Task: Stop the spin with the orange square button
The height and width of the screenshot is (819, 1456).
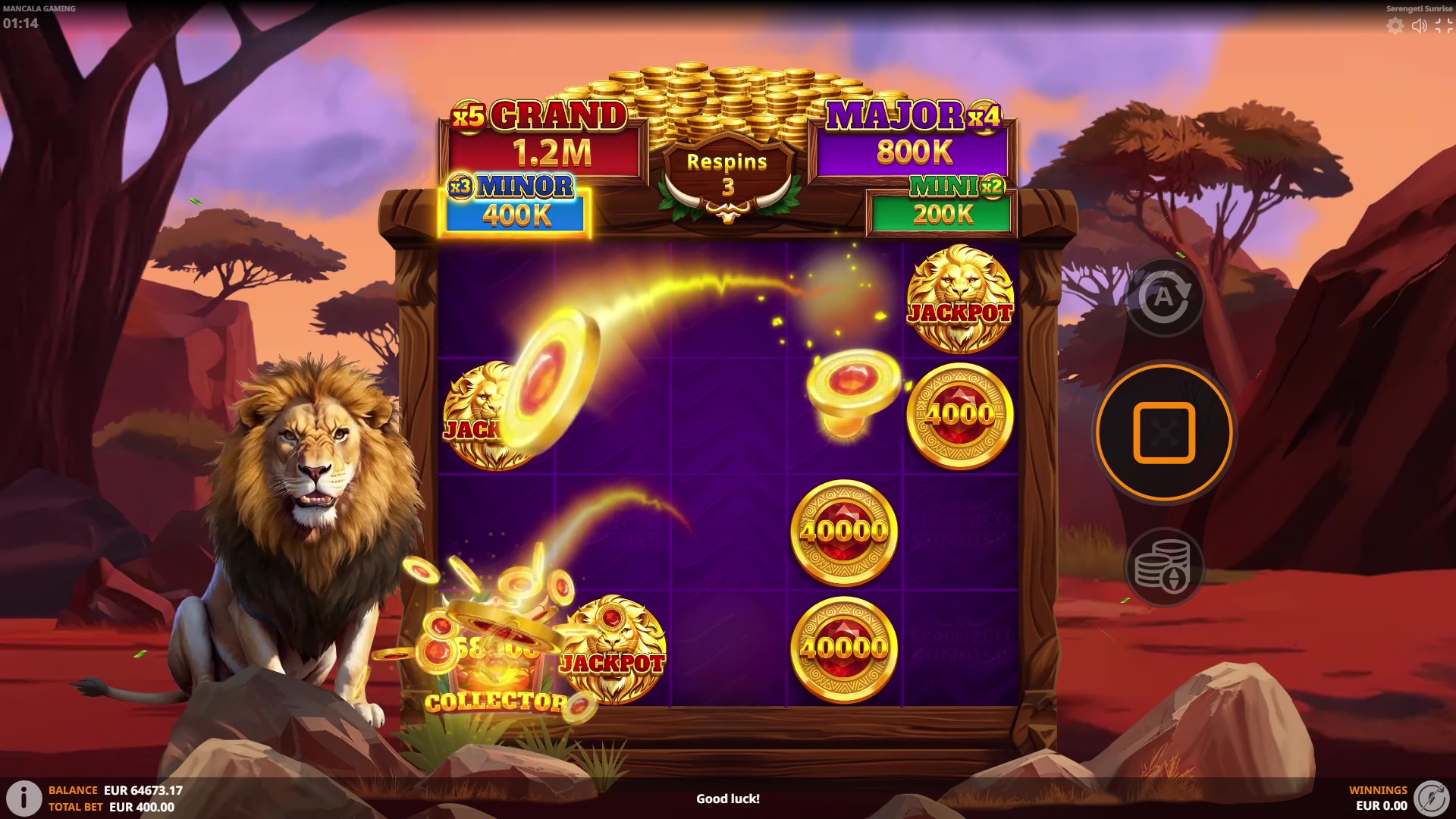Action: [1164, 432]
